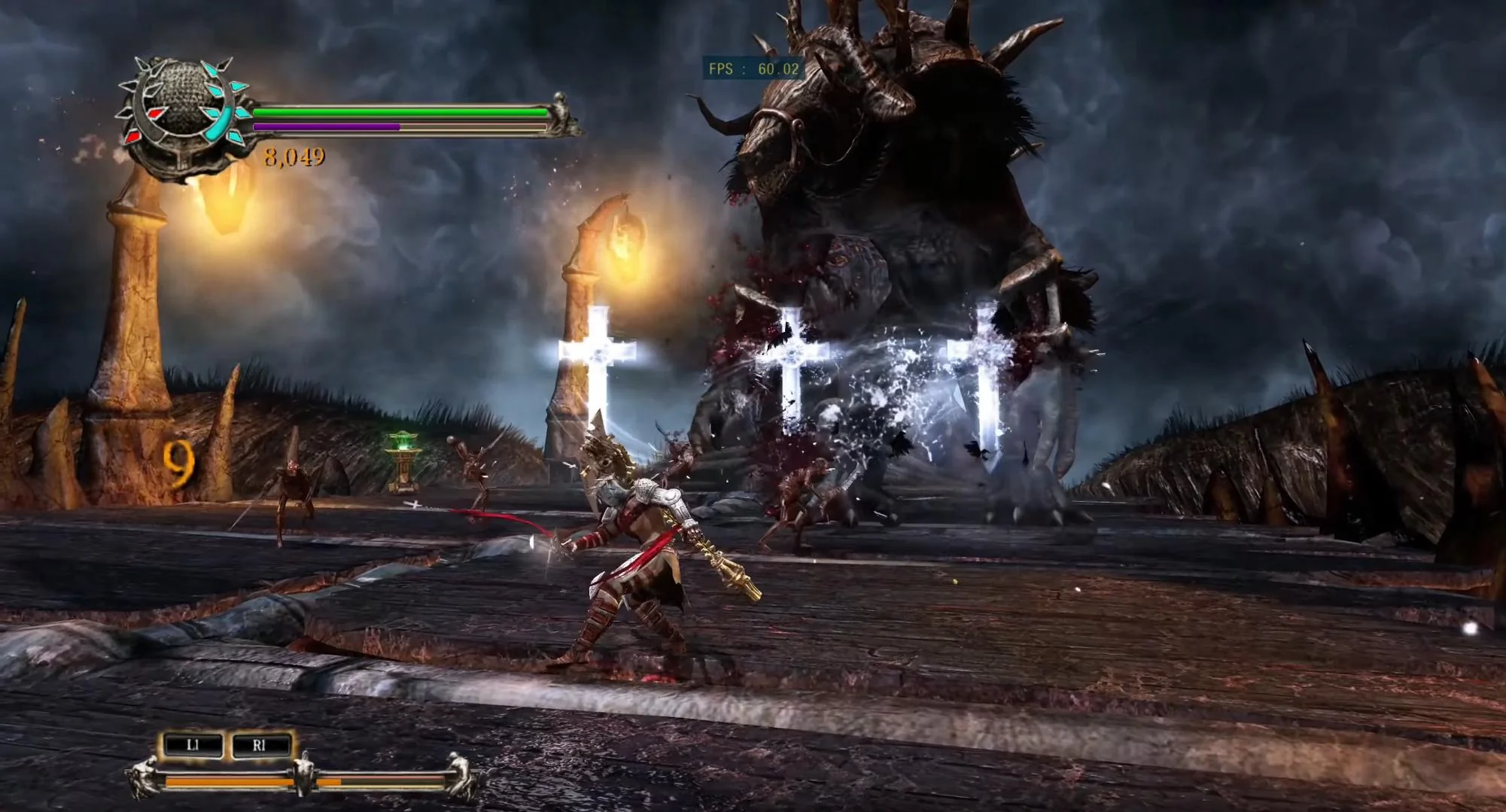
Task: Select the R1 button prompt icon
Action: (261, 747)
